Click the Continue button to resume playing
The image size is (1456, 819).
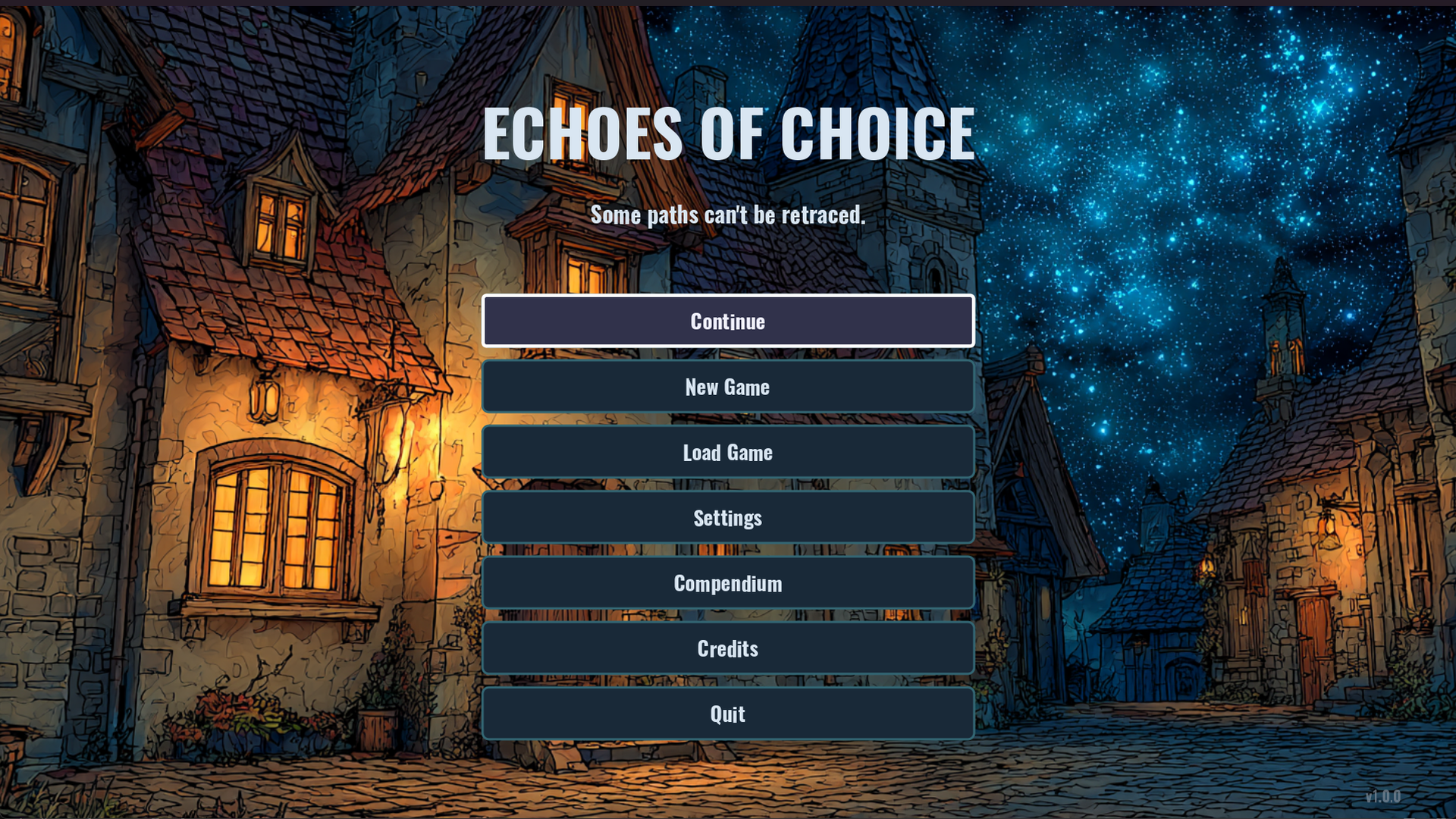[727, 321]
